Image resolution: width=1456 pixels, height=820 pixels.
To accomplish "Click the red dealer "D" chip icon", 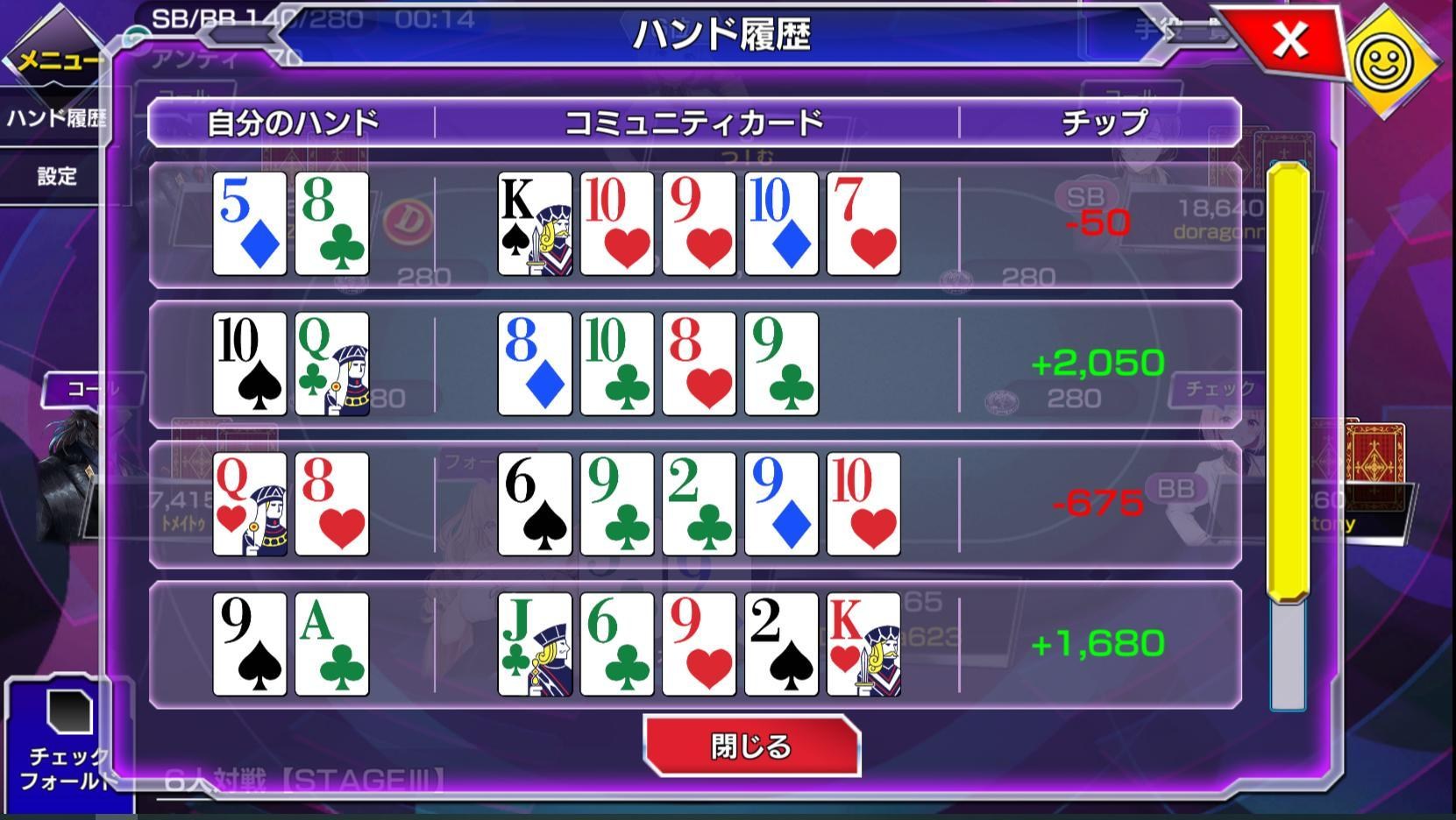I will (408, 223).
